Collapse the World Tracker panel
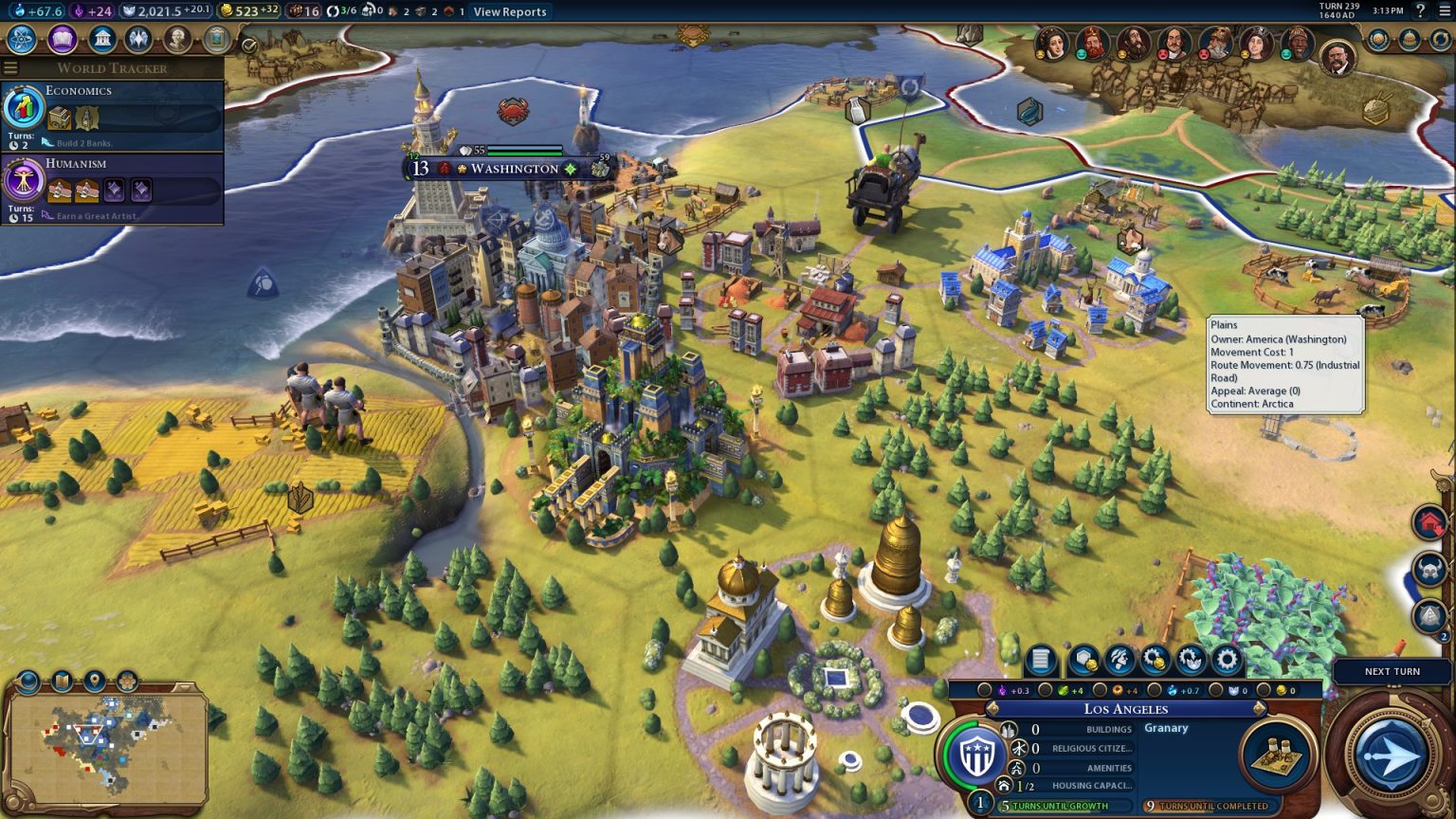Viewport: 1456px width, 819px height. 9,67
